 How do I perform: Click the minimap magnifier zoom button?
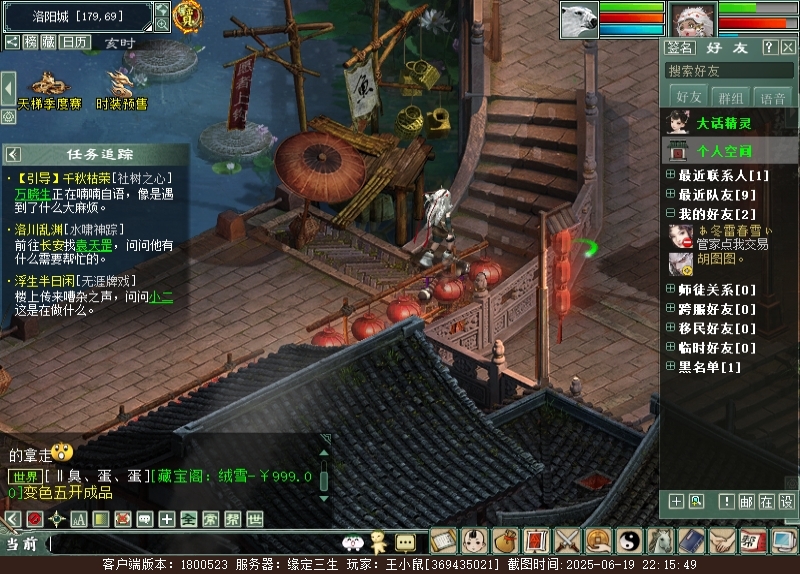(x=162, y=24)
